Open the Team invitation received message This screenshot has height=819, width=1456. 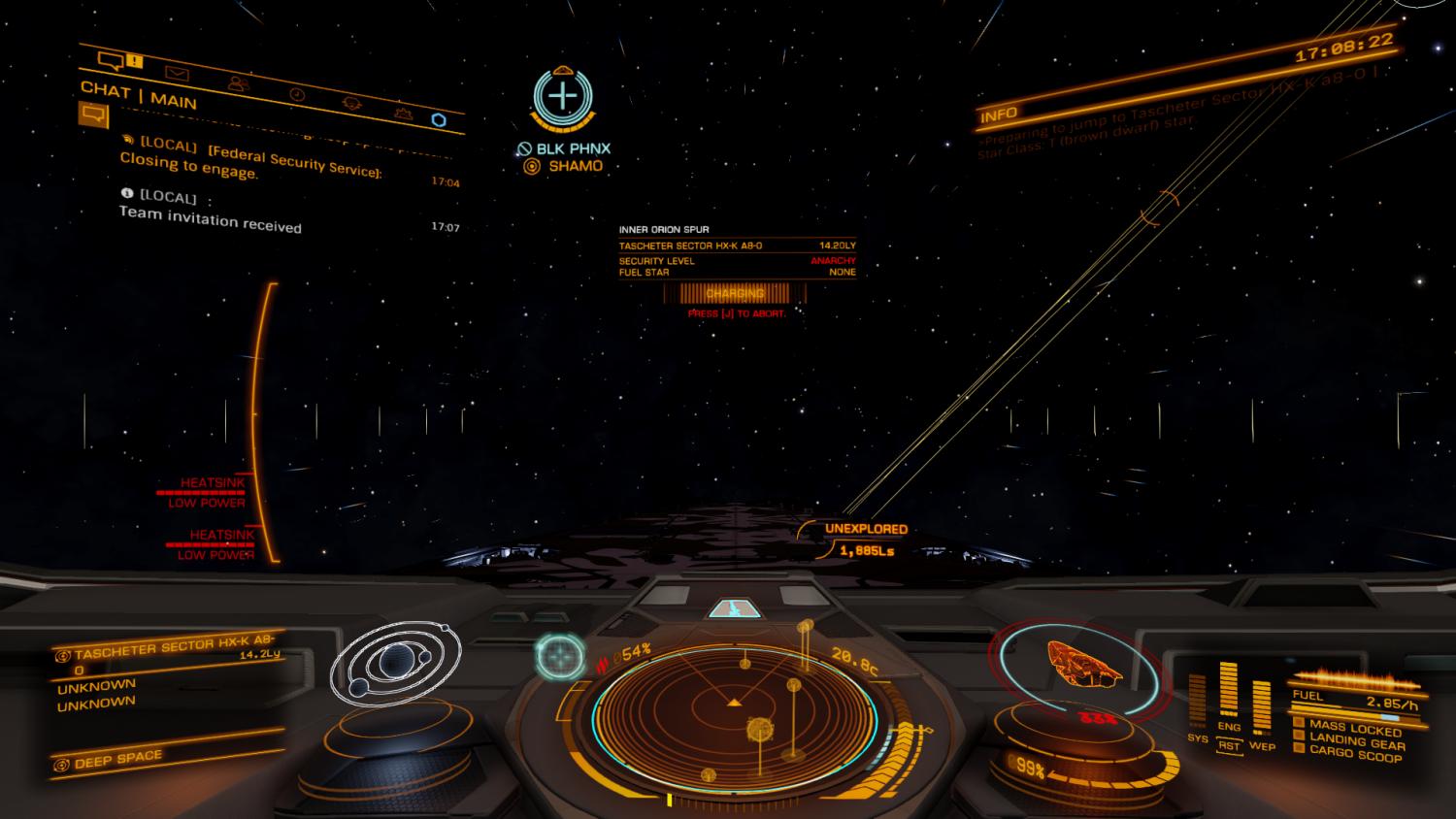(210, 219)
